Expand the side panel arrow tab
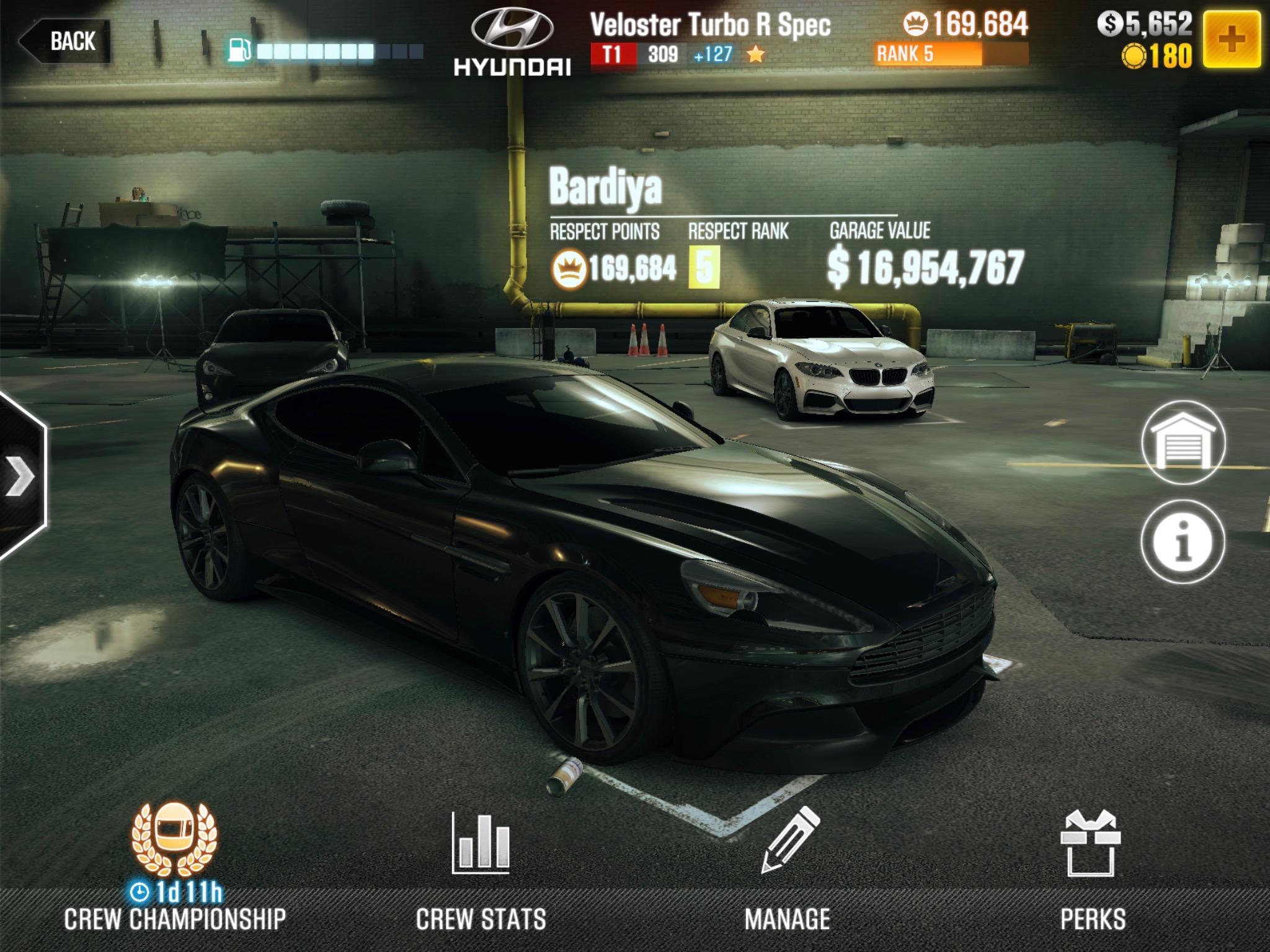 coord(21,476)
